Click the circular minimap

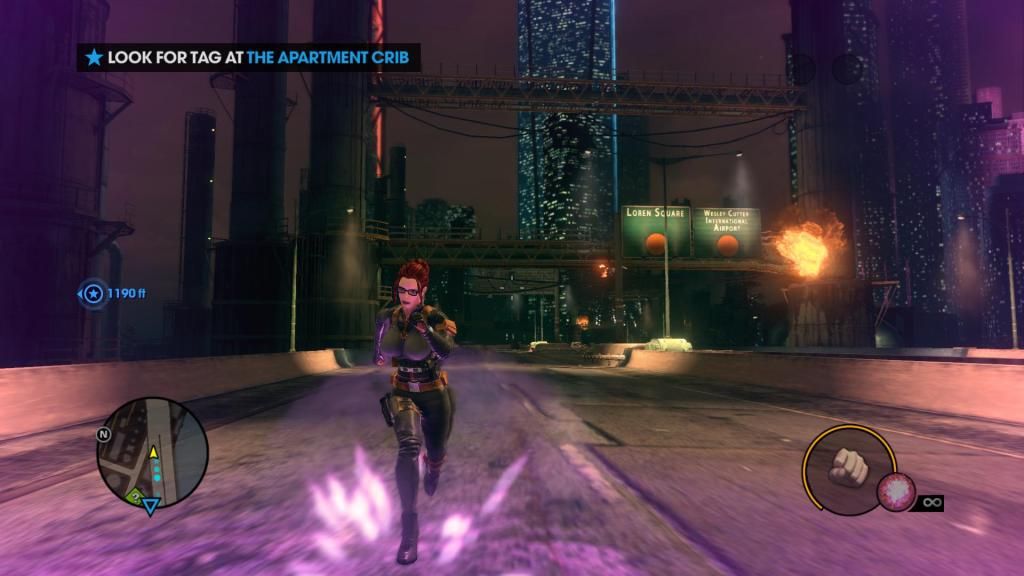(x=152, y=452)
